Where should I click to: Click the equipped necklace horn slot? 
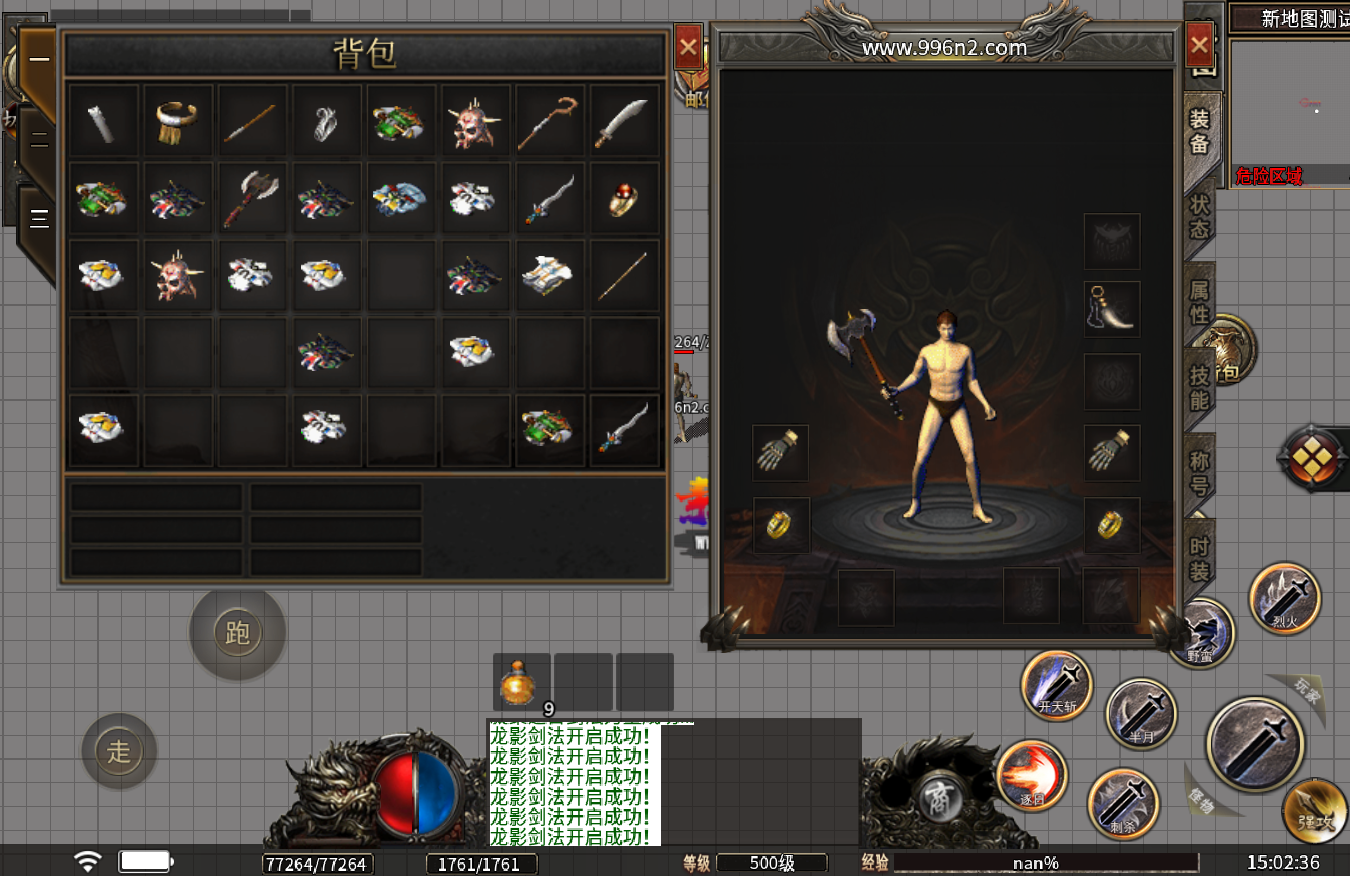(1111, 309)
